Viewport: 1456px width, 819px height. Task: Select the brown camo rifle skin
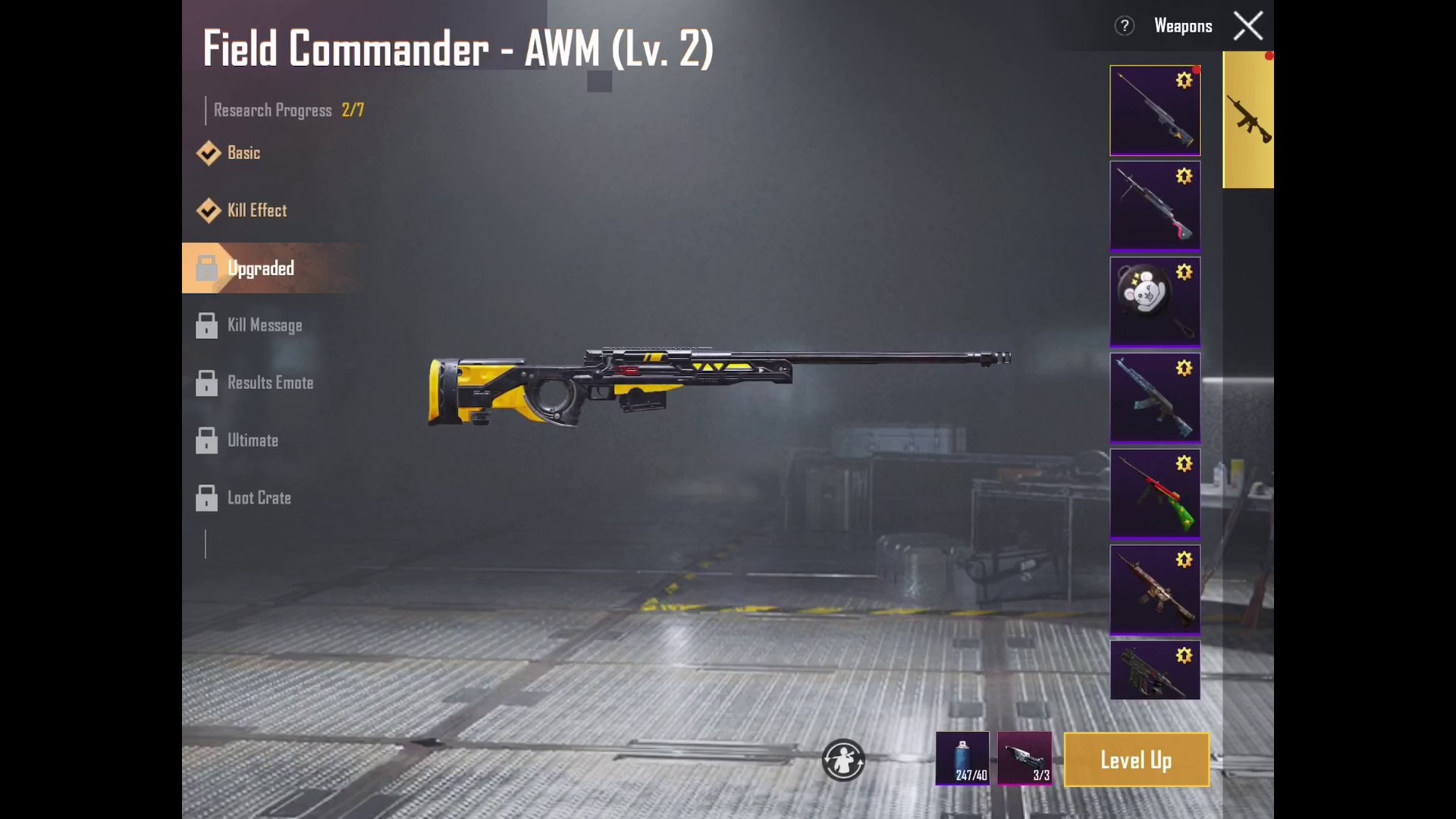click(1155, 589)
